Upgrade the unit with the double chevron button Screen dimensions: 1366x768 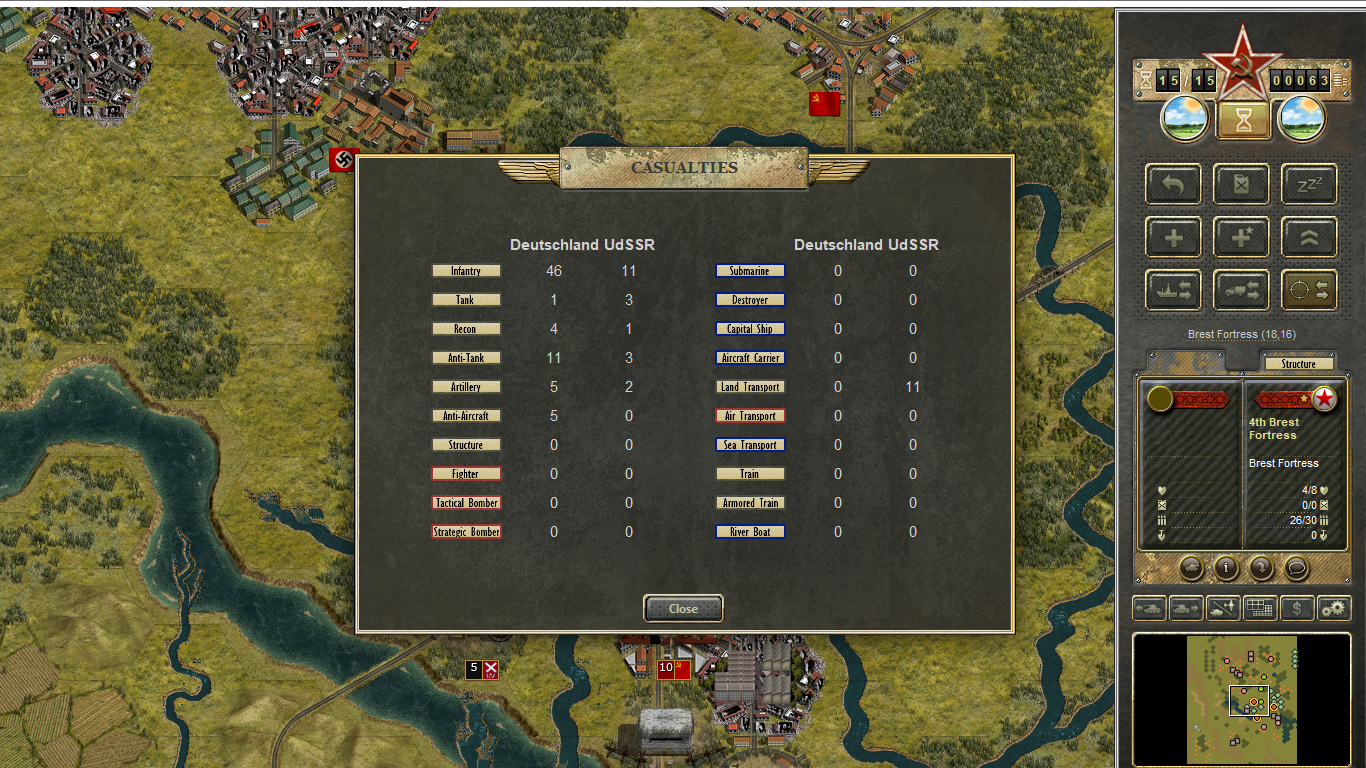pyautogui.click(x=1309, y=238)
